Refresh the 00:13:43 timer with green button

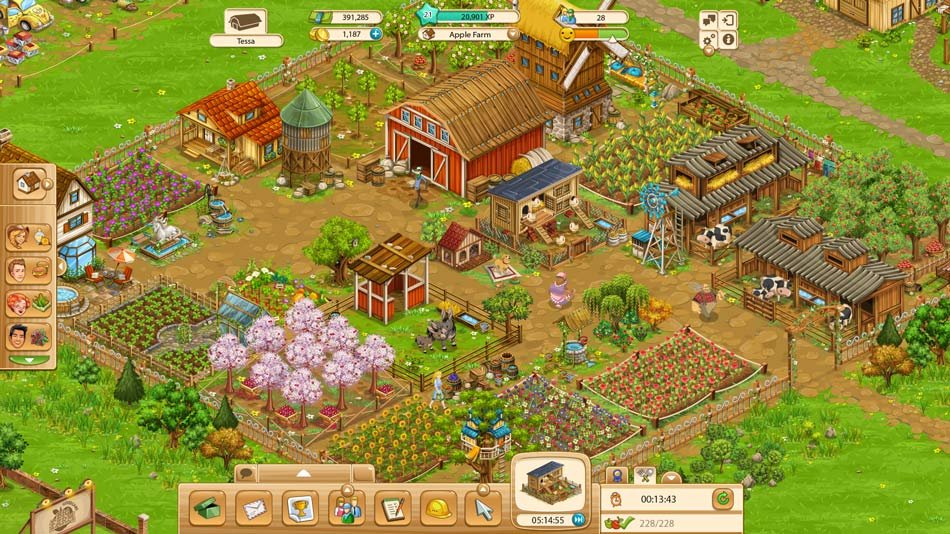click(x=722, y=498)
